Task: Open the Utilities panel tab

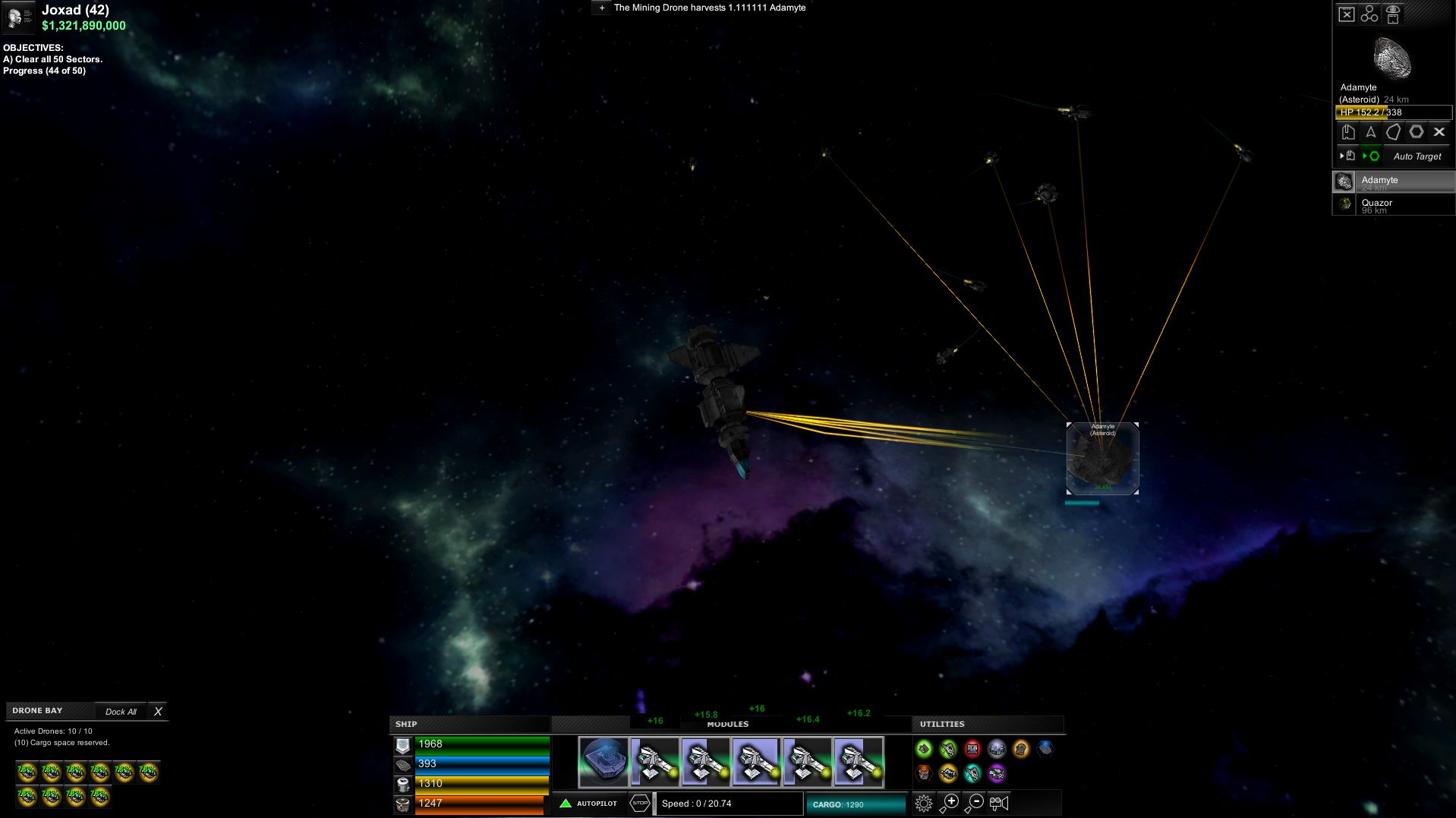Action: click(x=941, y=724)
